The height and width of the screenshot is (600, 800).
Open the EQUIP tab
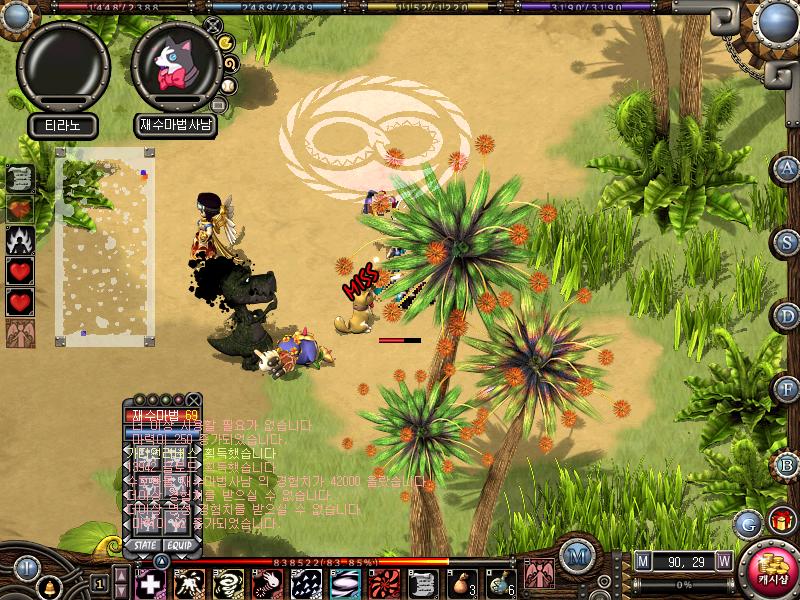click(x=179, y=545)
